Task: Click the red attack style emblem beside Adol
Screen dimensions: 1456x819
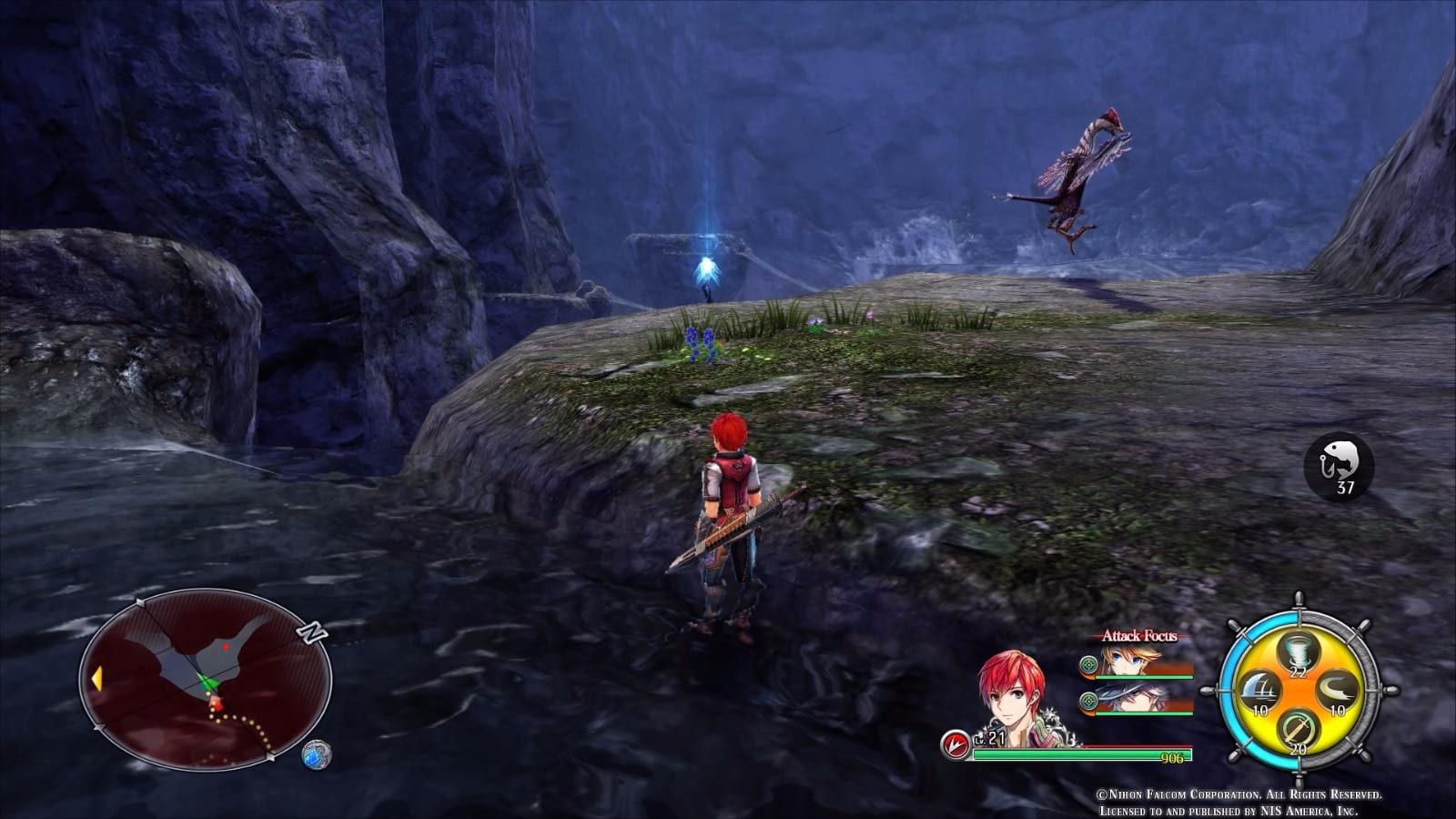Action: (x=955, y=742)
